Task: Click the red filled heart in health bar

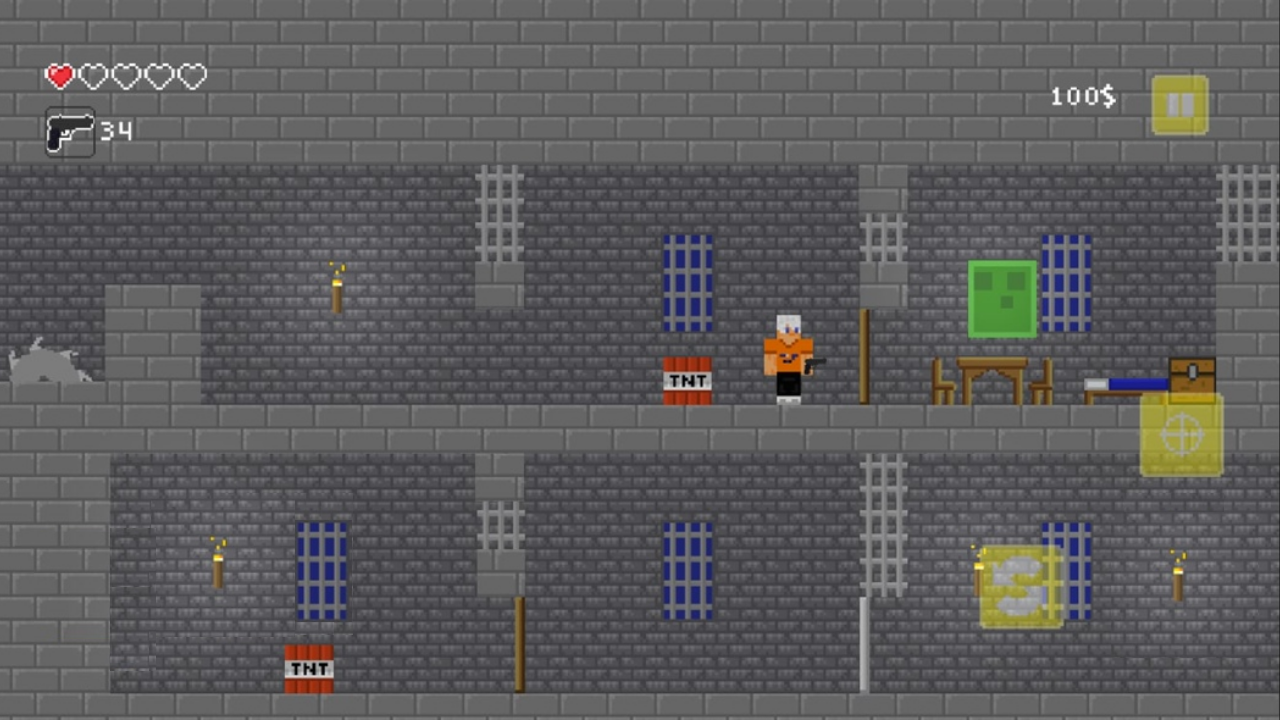Action: tap(59, 76)
